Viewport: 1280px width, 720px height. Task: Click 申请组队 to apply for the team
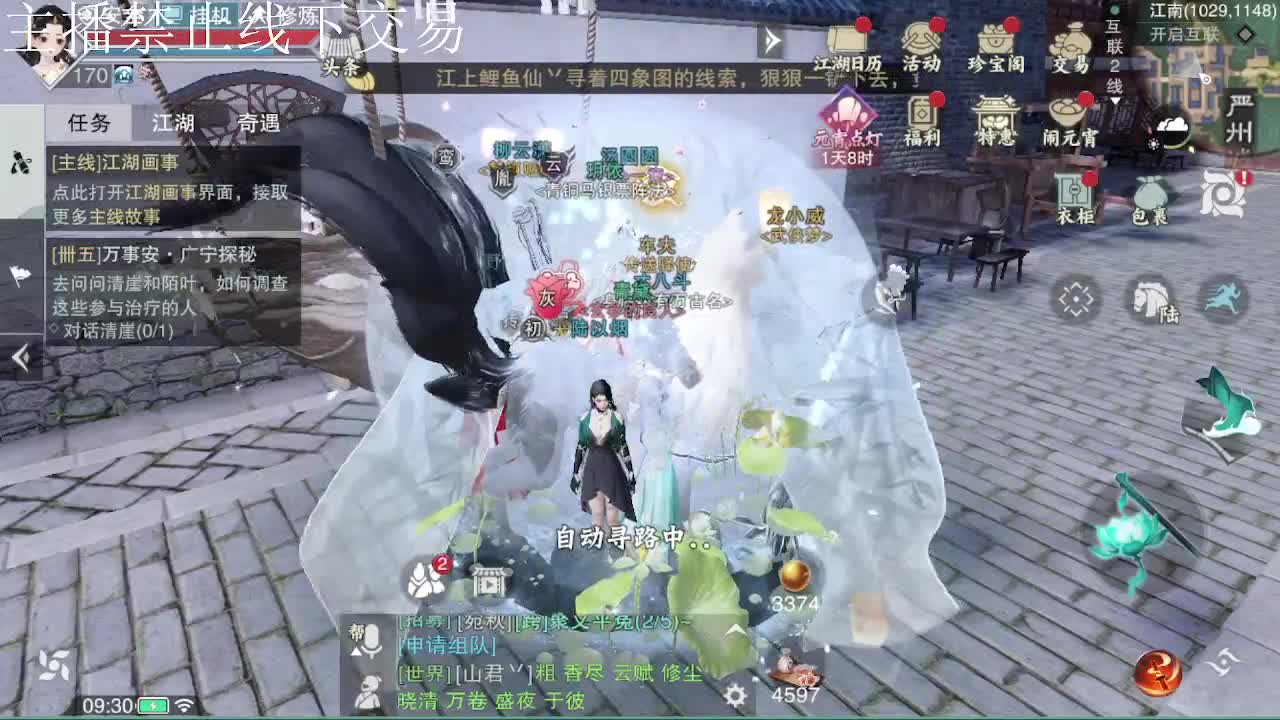pos(446,646)
